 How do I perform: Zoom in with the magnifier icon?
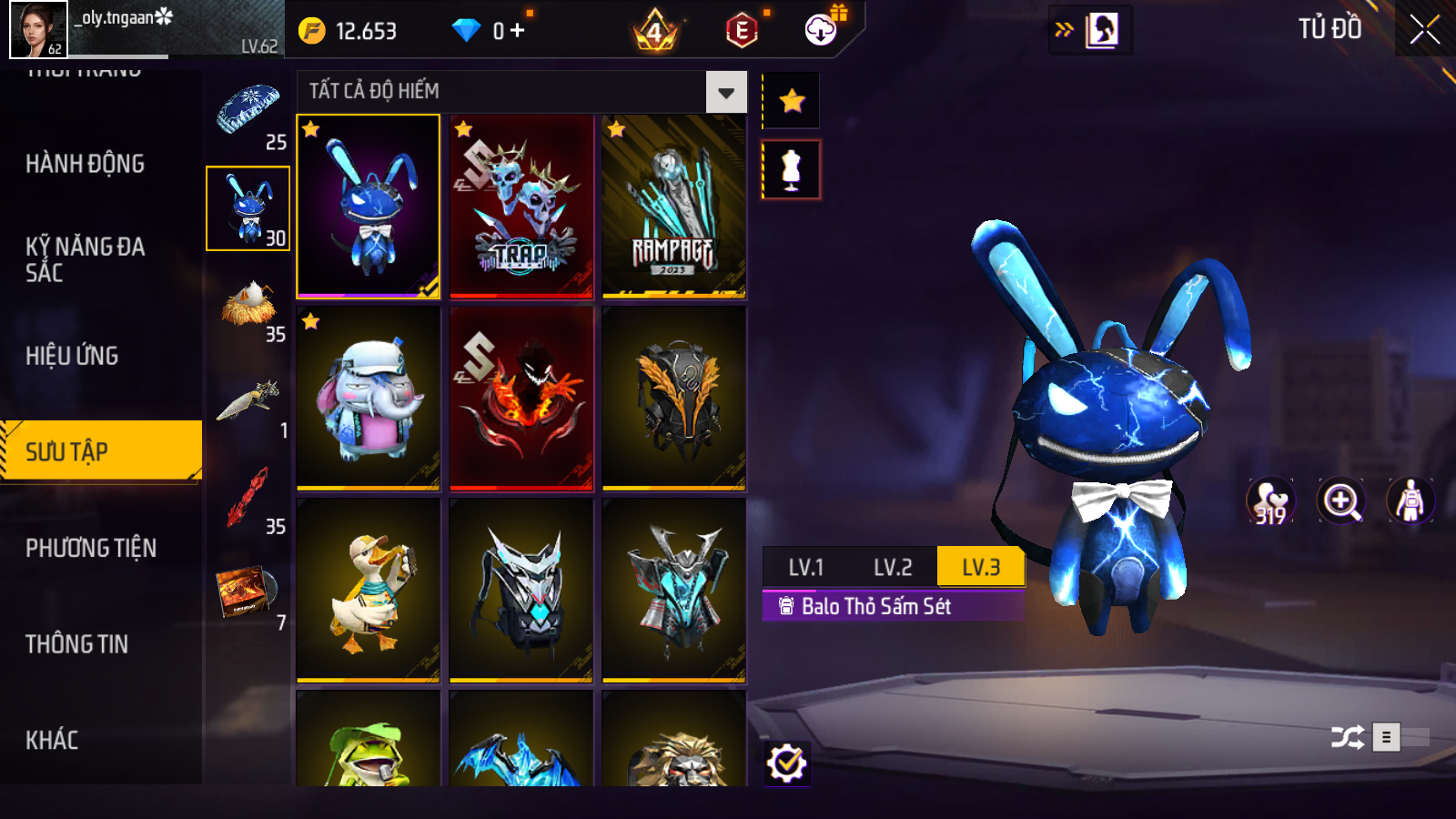pos(1341,500)
